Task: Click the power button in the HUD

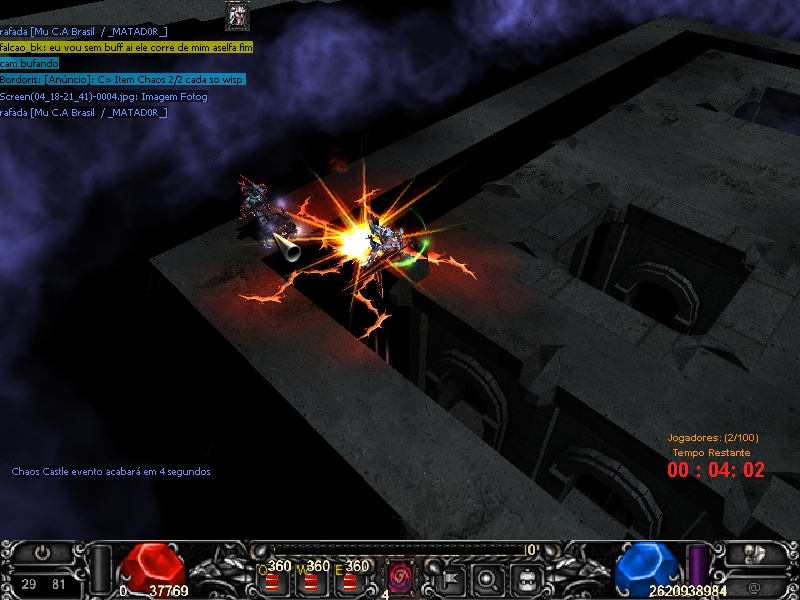Action: [x=42, y=552]
